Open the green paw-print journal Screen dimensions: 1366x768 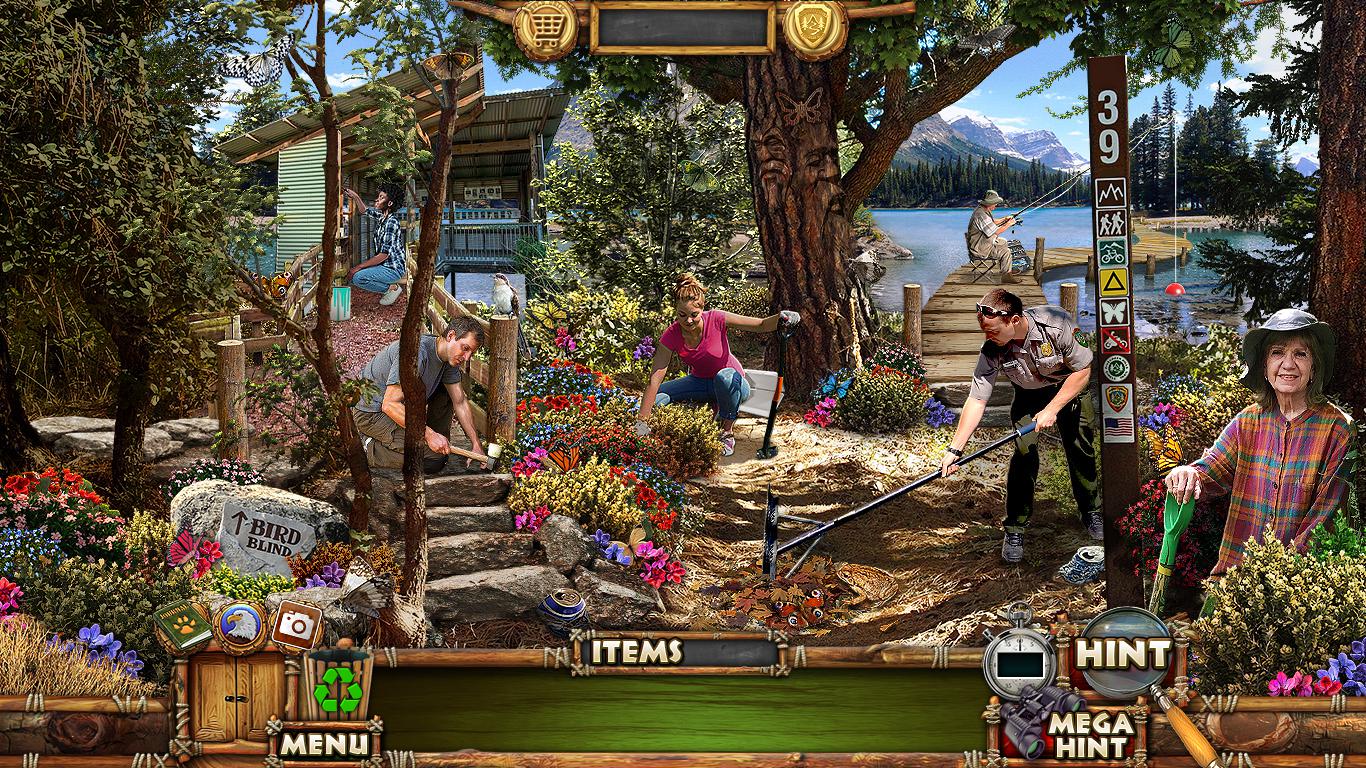(x=183, y=626)
